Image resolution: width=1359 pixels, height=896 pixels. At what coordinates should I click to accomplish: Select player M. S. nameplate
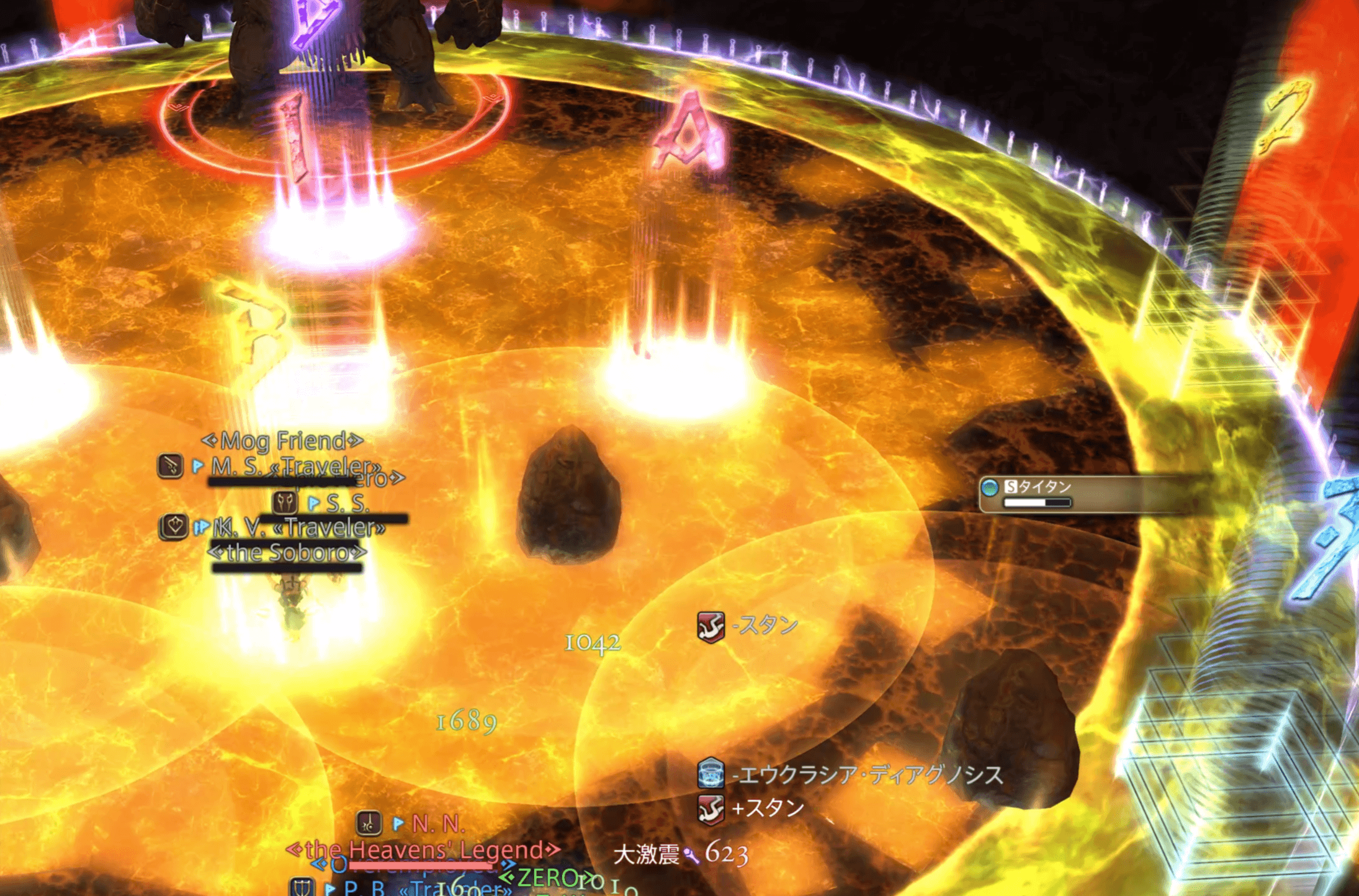tap(295, 466)
